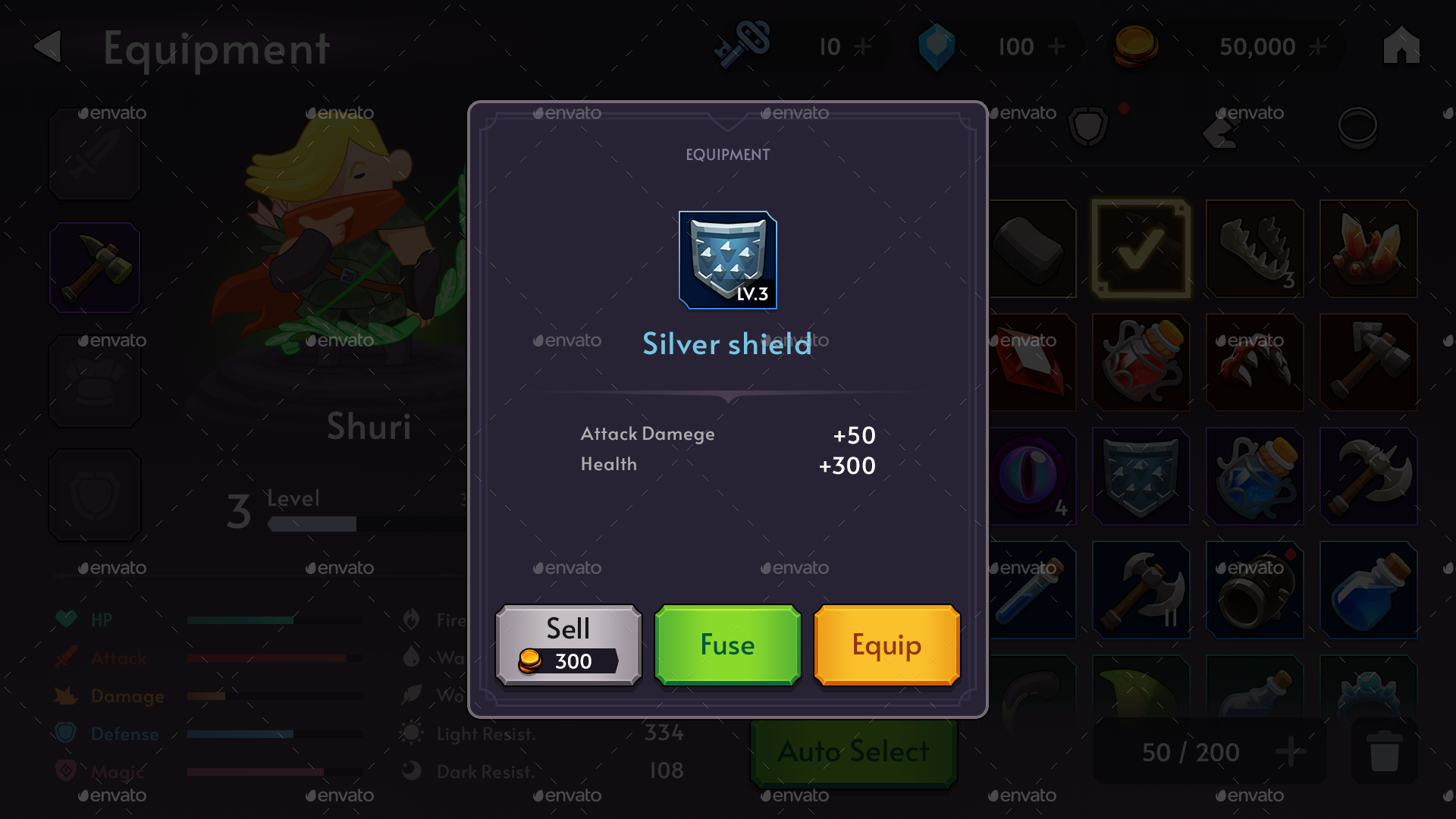Screen dimensions: 1456x819
Task: Select the pickaxe equipment slot
Action: [94, 267]
